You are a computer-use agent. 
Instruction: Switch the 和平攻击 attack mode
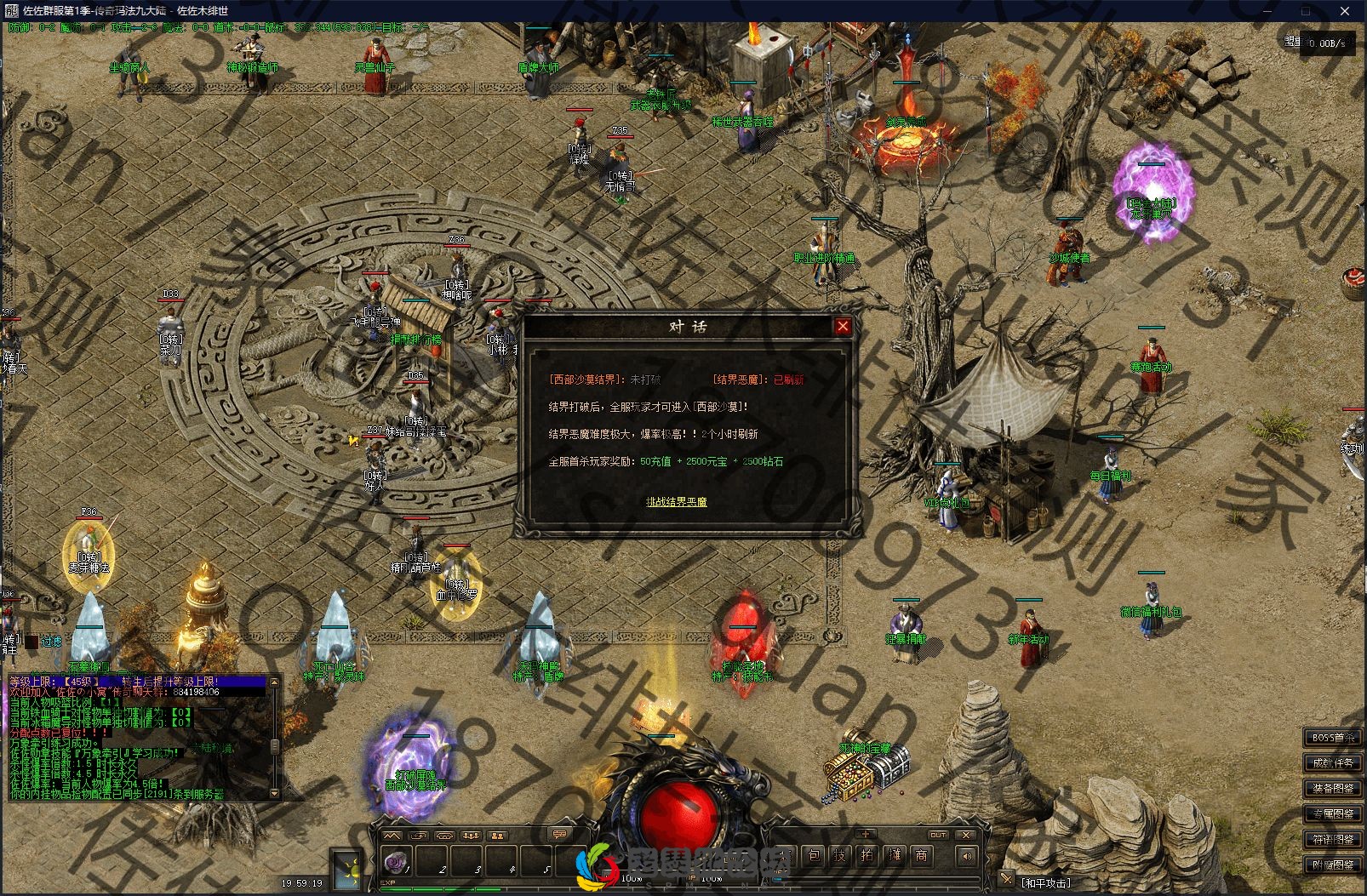pyautogui.click(x=1046, y=883)
